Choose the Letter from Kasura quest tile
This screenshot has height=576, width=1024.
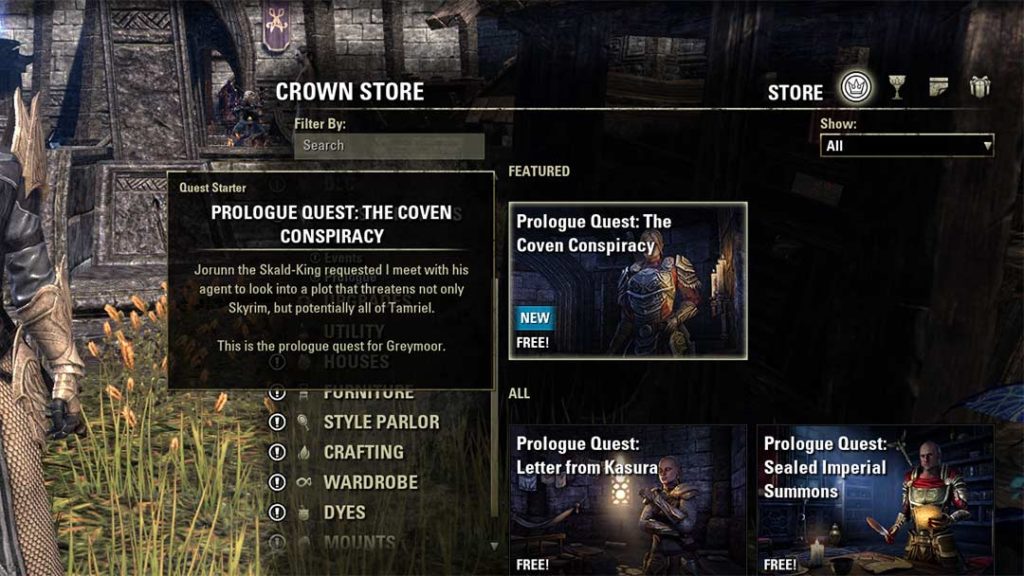tap(628, 500)
